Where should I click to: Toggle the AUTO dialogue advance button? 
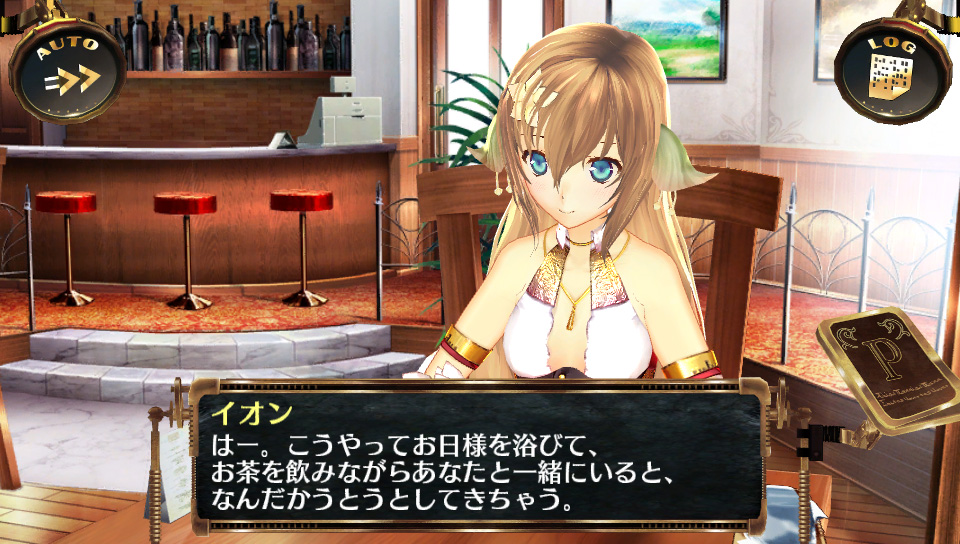[x=69, y=69]
